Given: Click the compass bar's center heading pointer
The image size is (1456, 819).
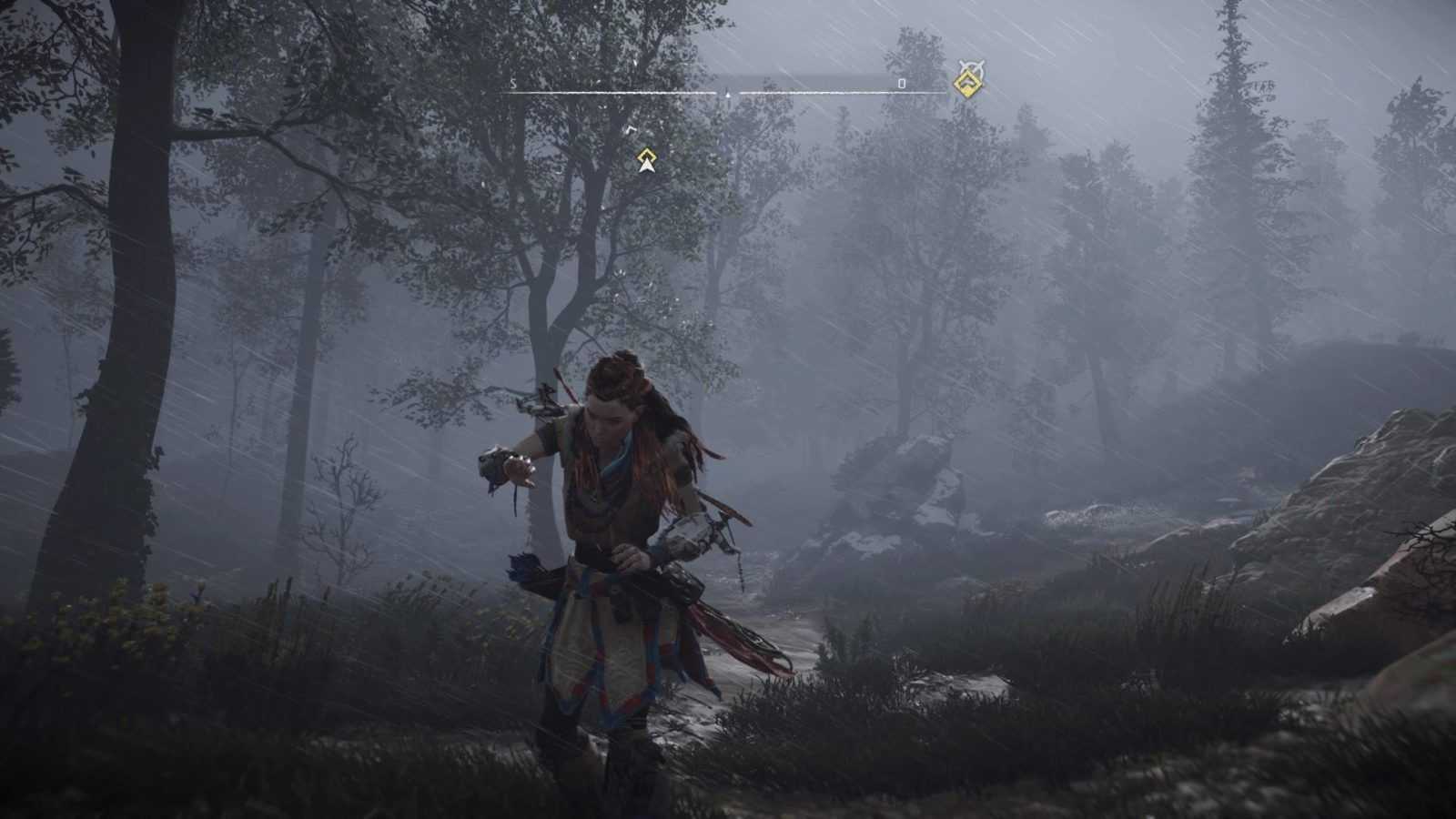Looking at the screenshot, I should coord(728,93).
